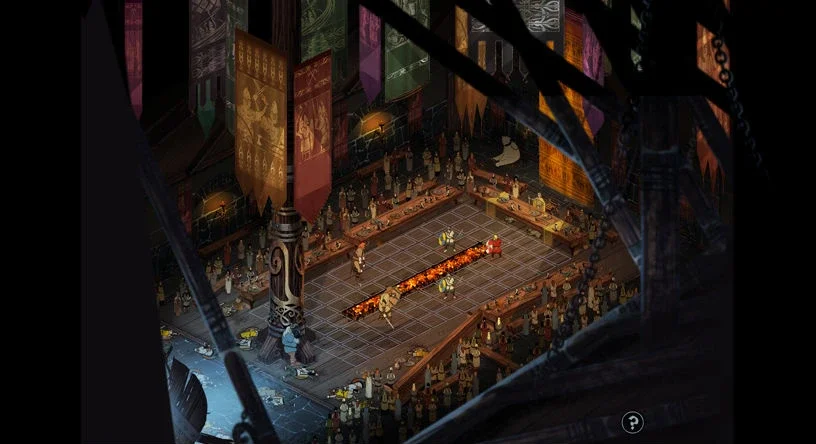Open the question mark help button
This screenshot has height=444, width=816.
point(631,422)
